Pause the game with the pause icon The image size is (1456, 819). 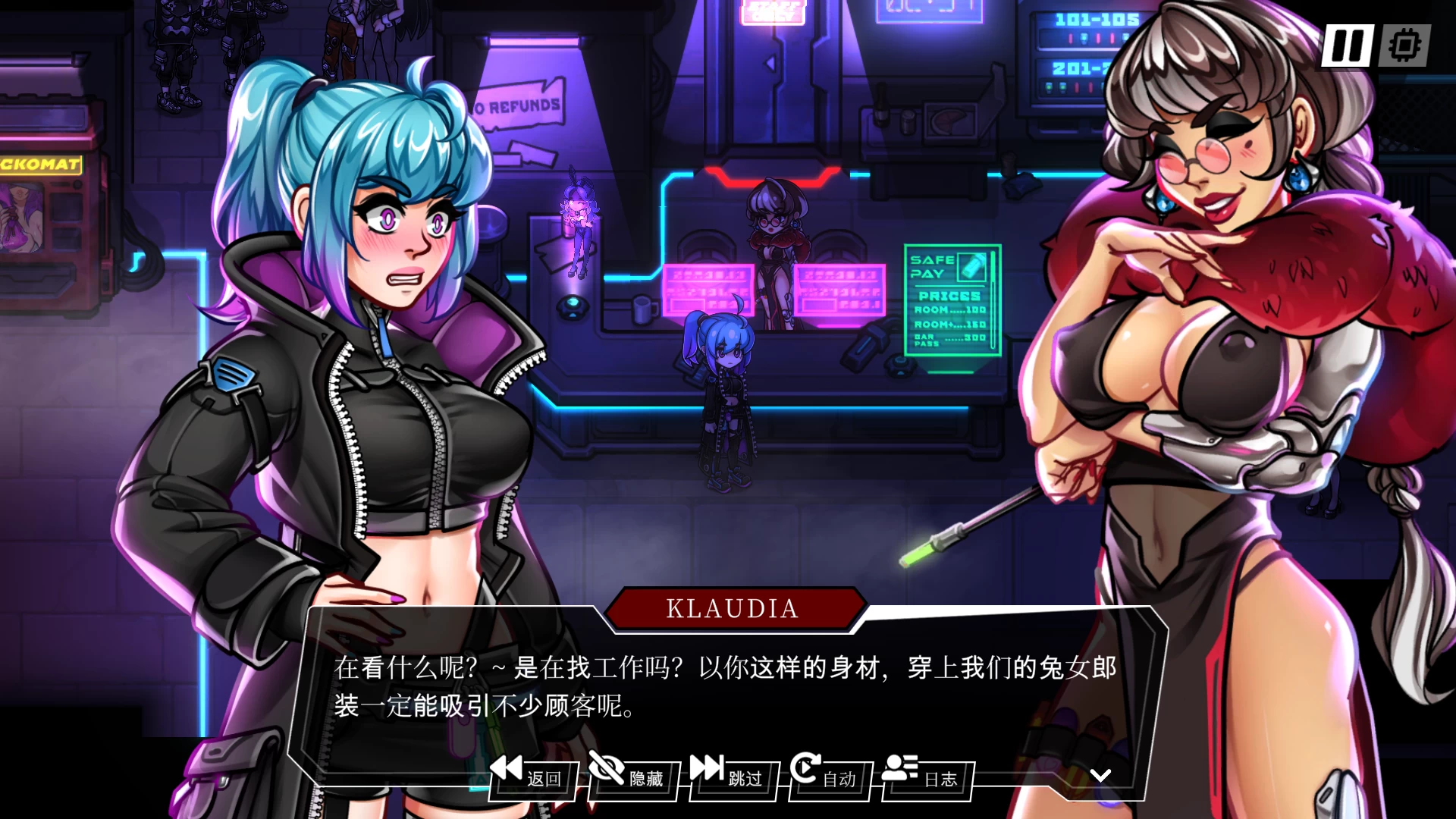pyautogui.click(x=1346, y=45)
